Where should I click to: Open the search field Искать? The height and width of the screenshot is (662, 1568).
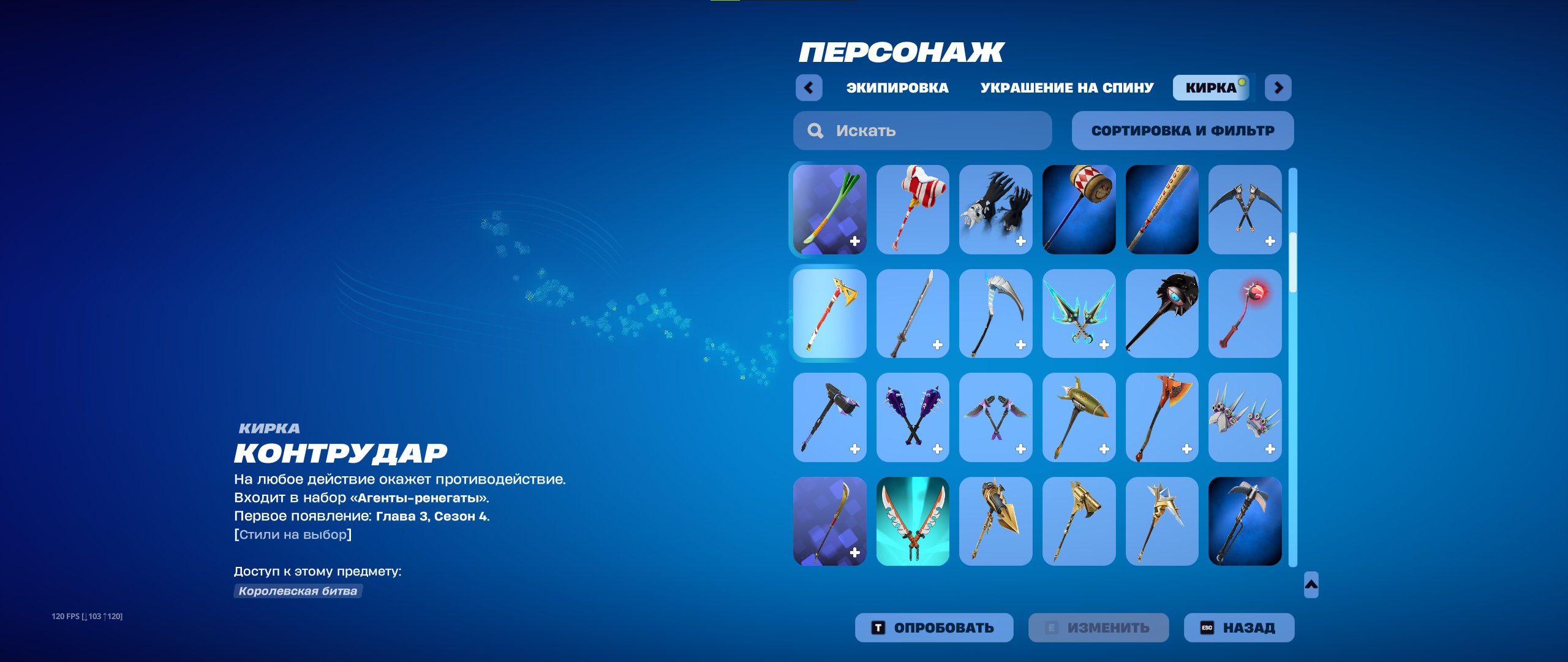(x=922, y=130)
